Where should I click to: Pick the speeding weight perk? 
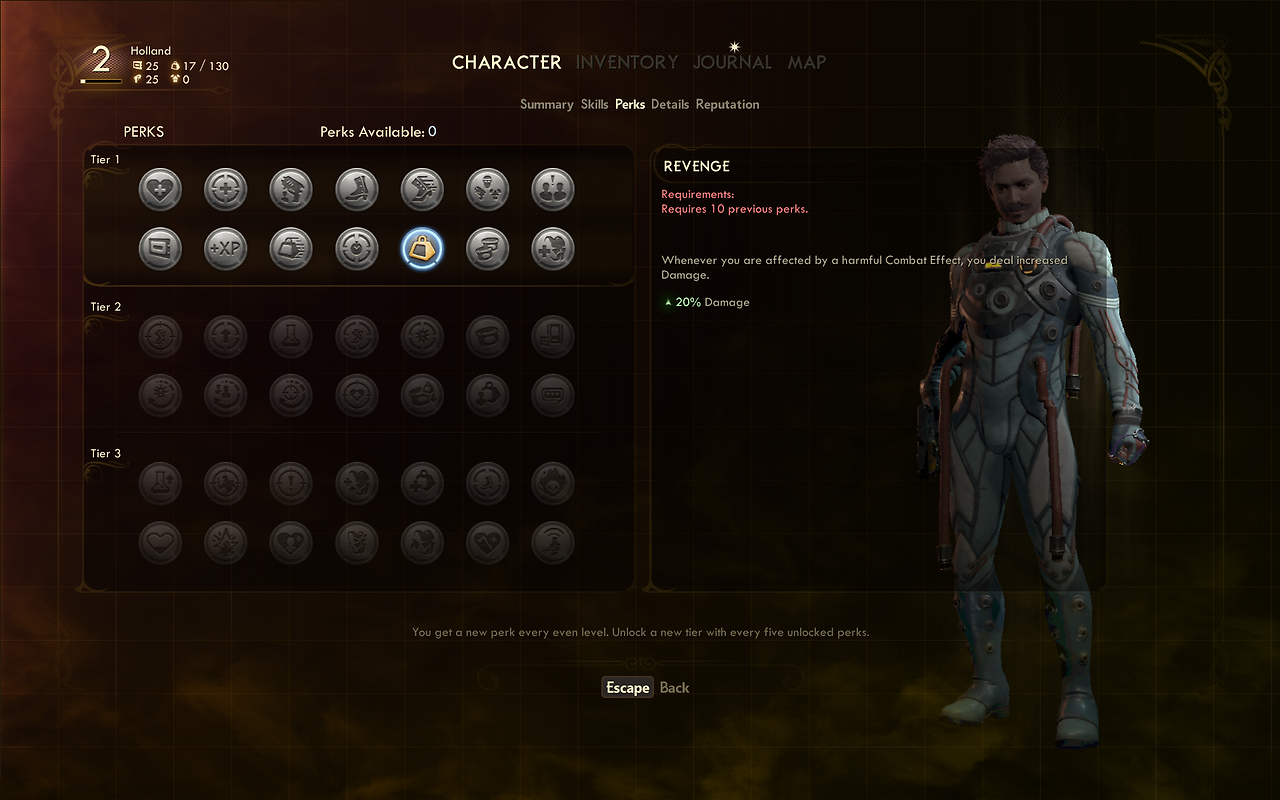pyautogui.click(x=291, y=249)
